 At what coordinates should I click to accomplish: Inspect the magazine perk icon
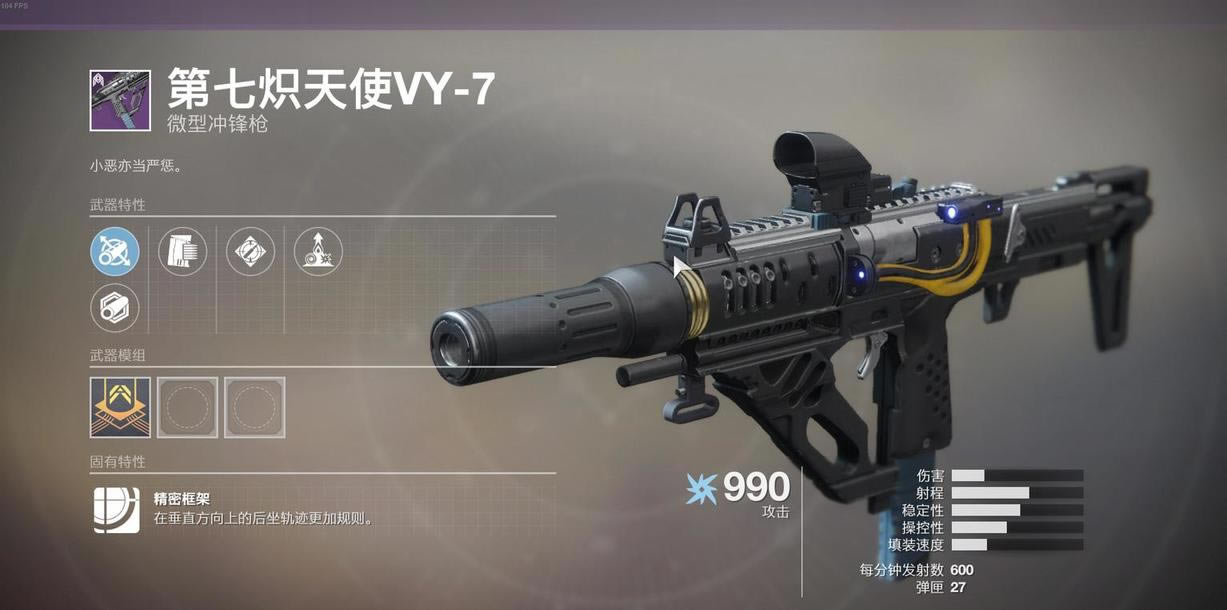[x=183, y=251]
